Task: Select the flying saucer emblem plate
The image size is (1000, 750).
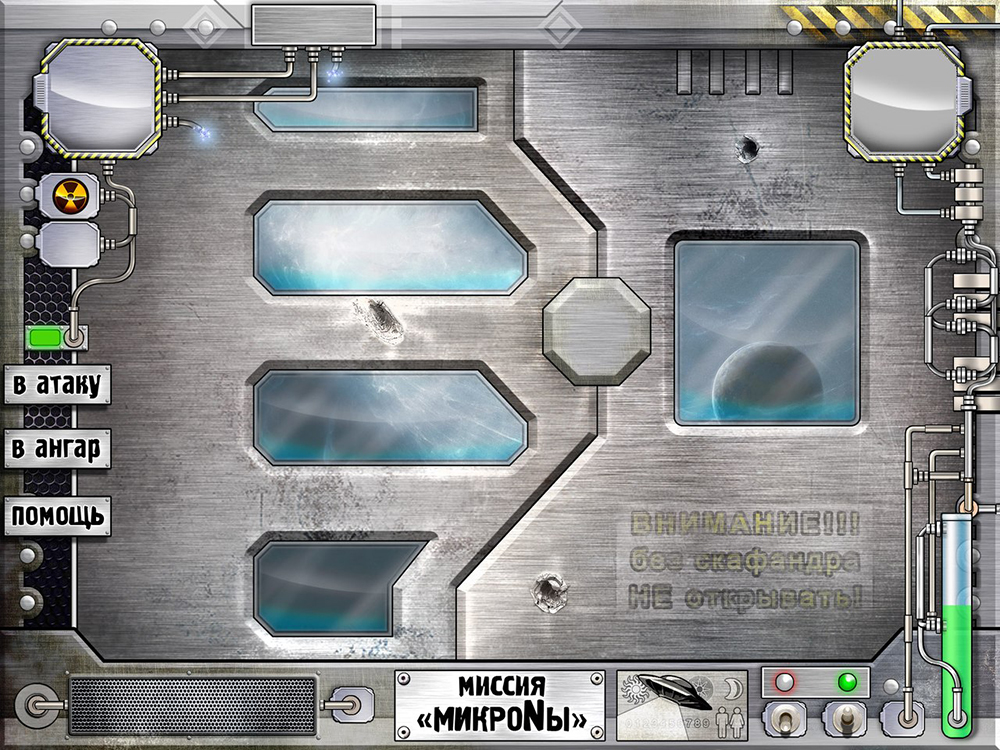Action: pos(681,704)
